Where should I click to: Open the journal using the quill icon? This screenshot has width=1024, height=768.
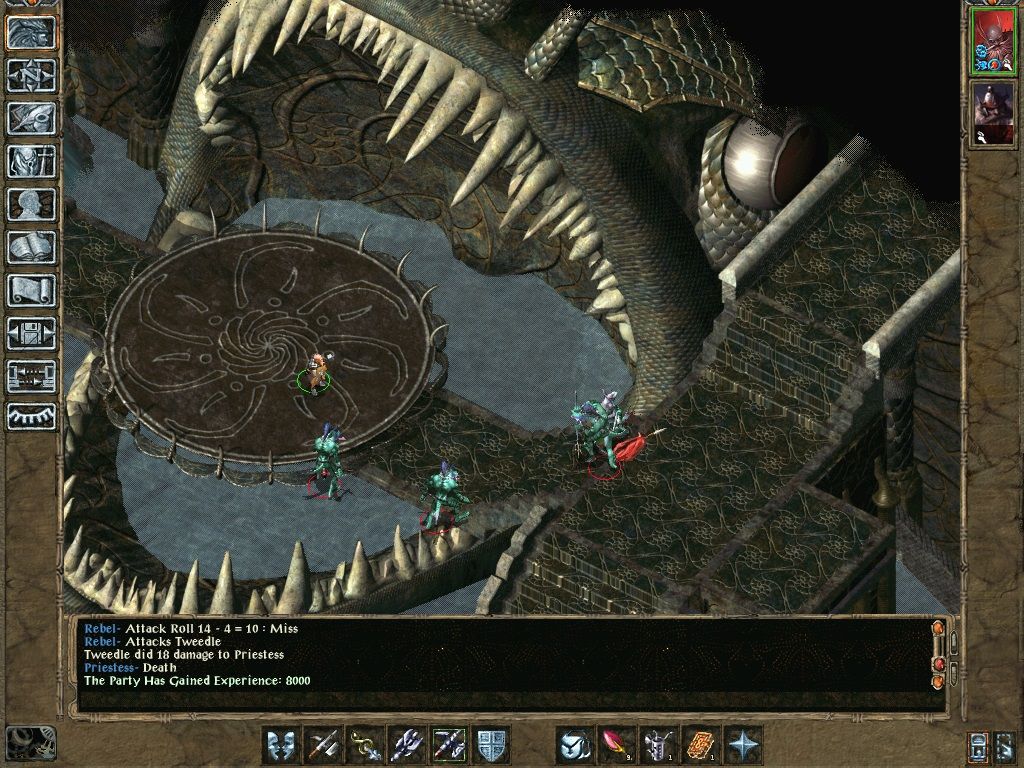[x=31, y=118]
